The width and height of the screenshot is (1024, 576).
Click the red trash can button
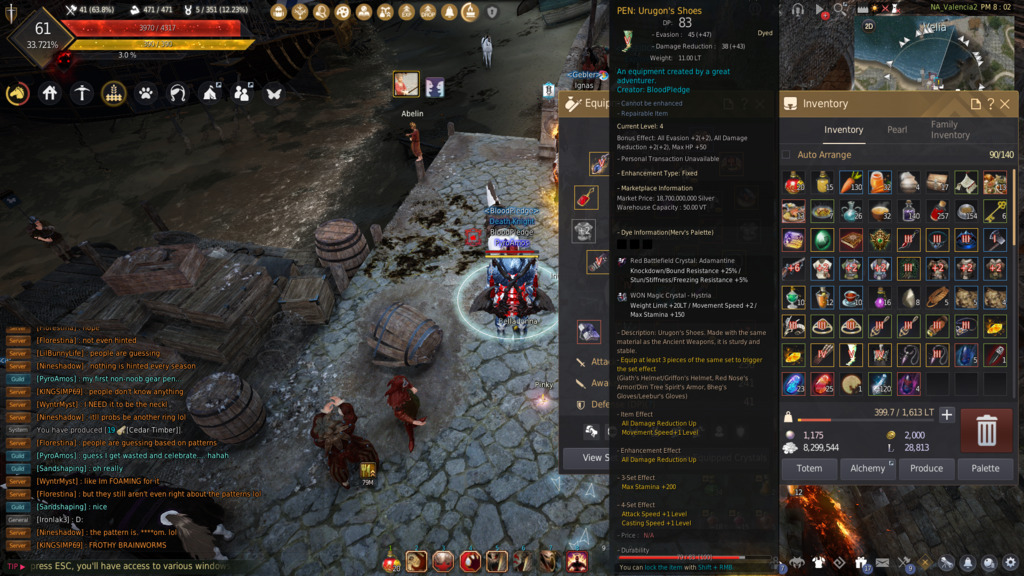986,430
